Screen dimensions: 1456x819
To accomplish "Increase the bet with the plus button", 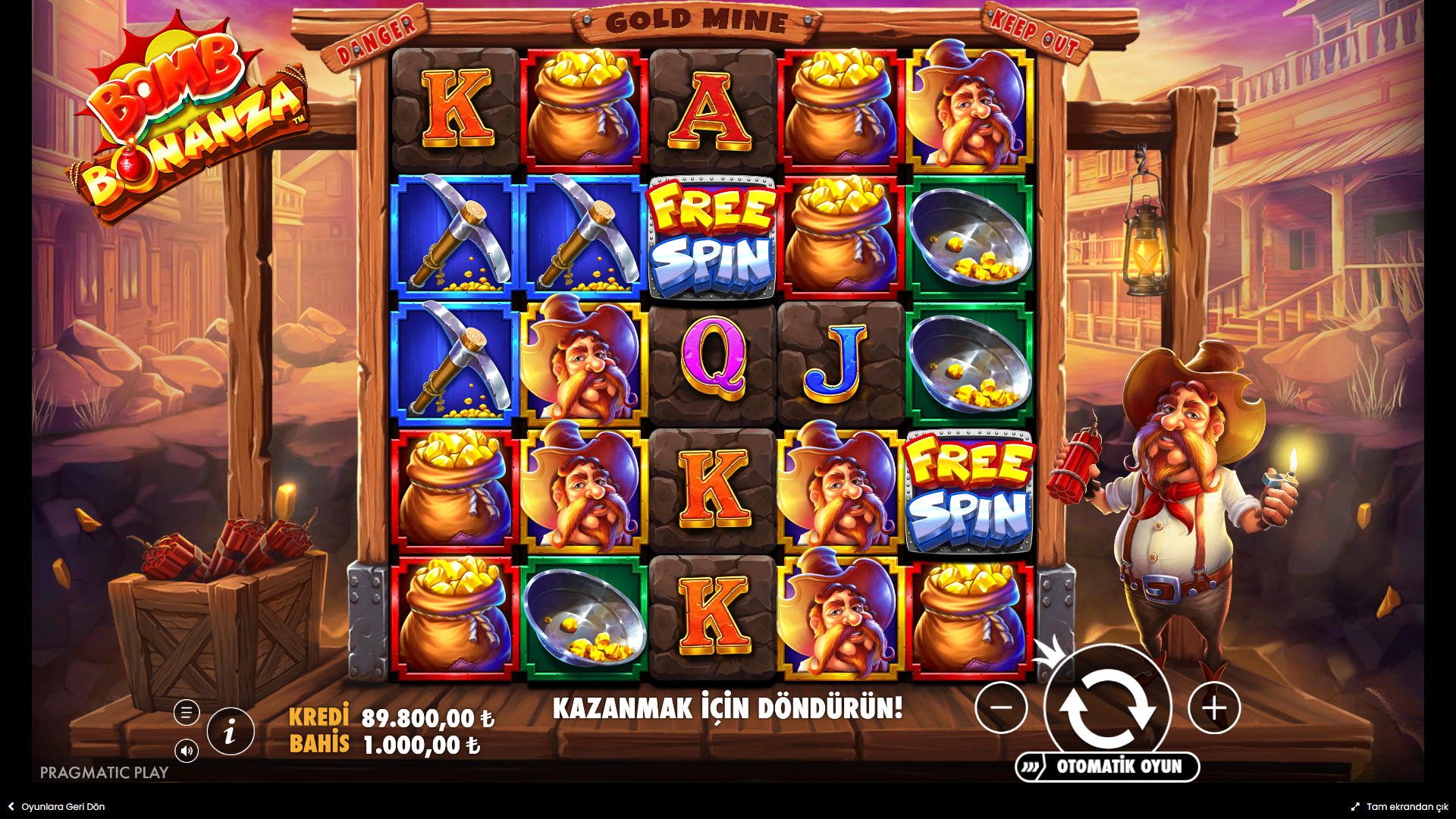I will point(1214,708).
